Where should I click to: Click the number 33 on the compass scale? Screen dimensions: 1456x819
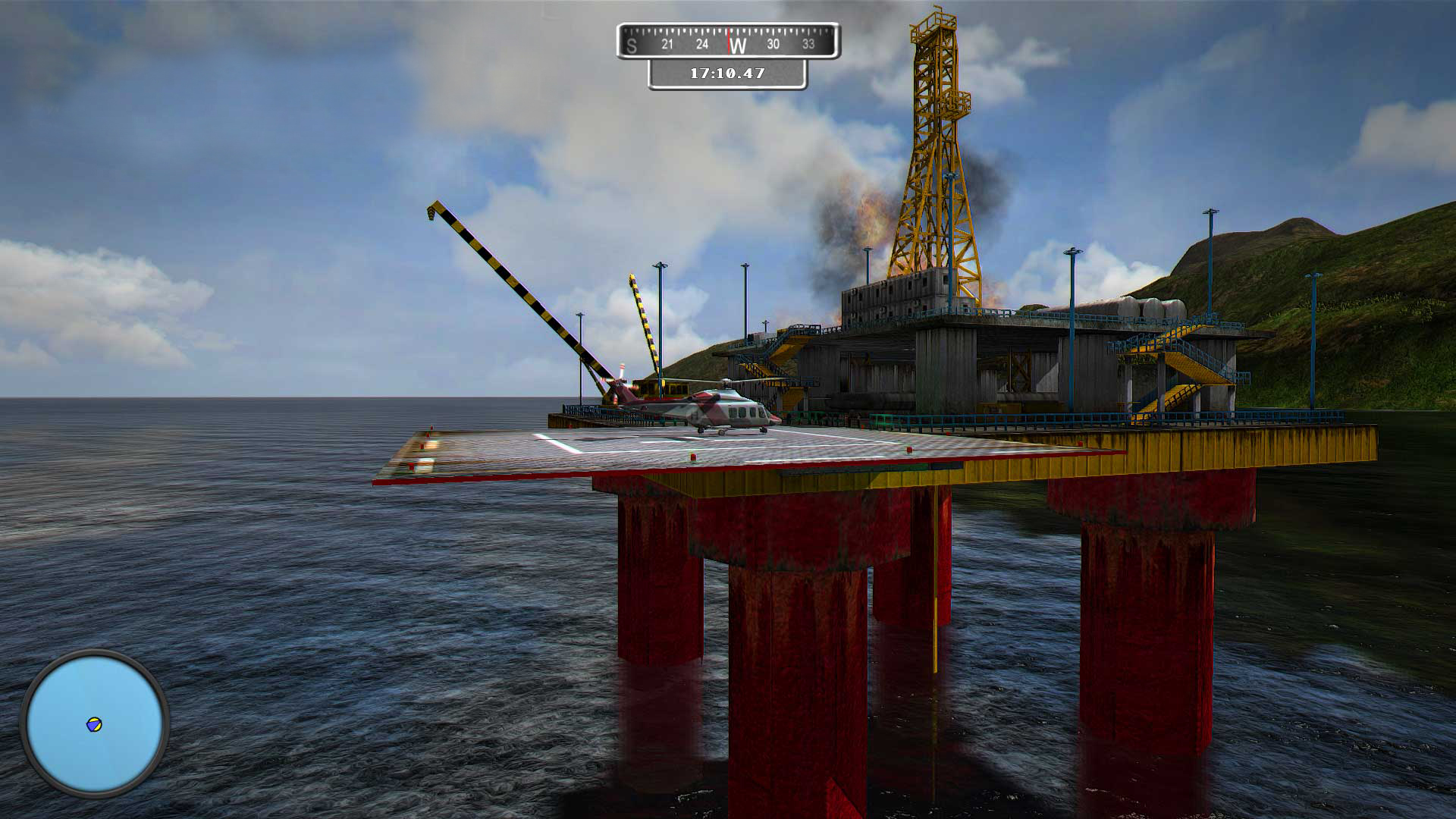pos(808,44)
